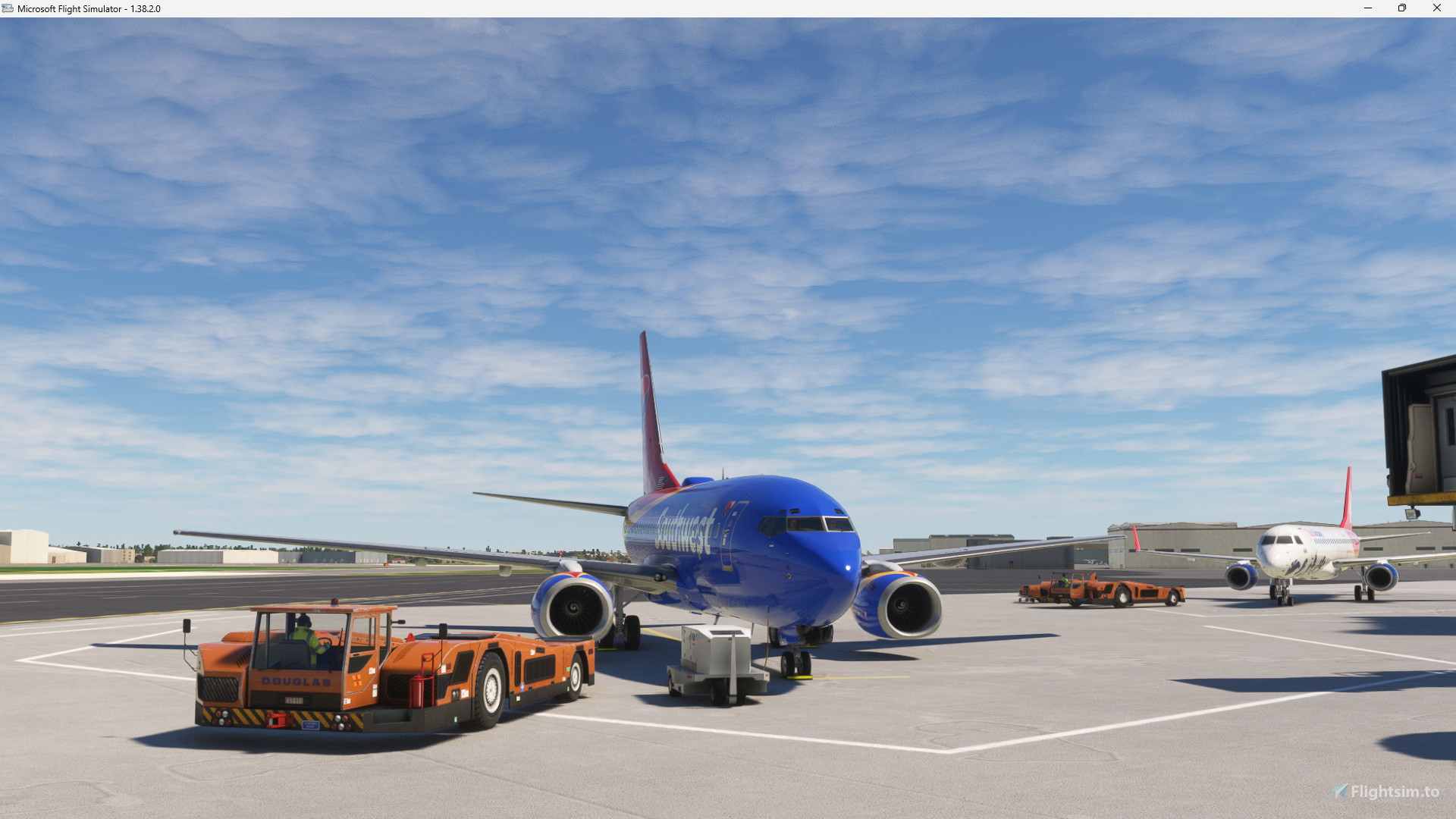Close the Microsoft Flight Simulator window
This screenshot has height=819, width=1456.
(1437, 8)
